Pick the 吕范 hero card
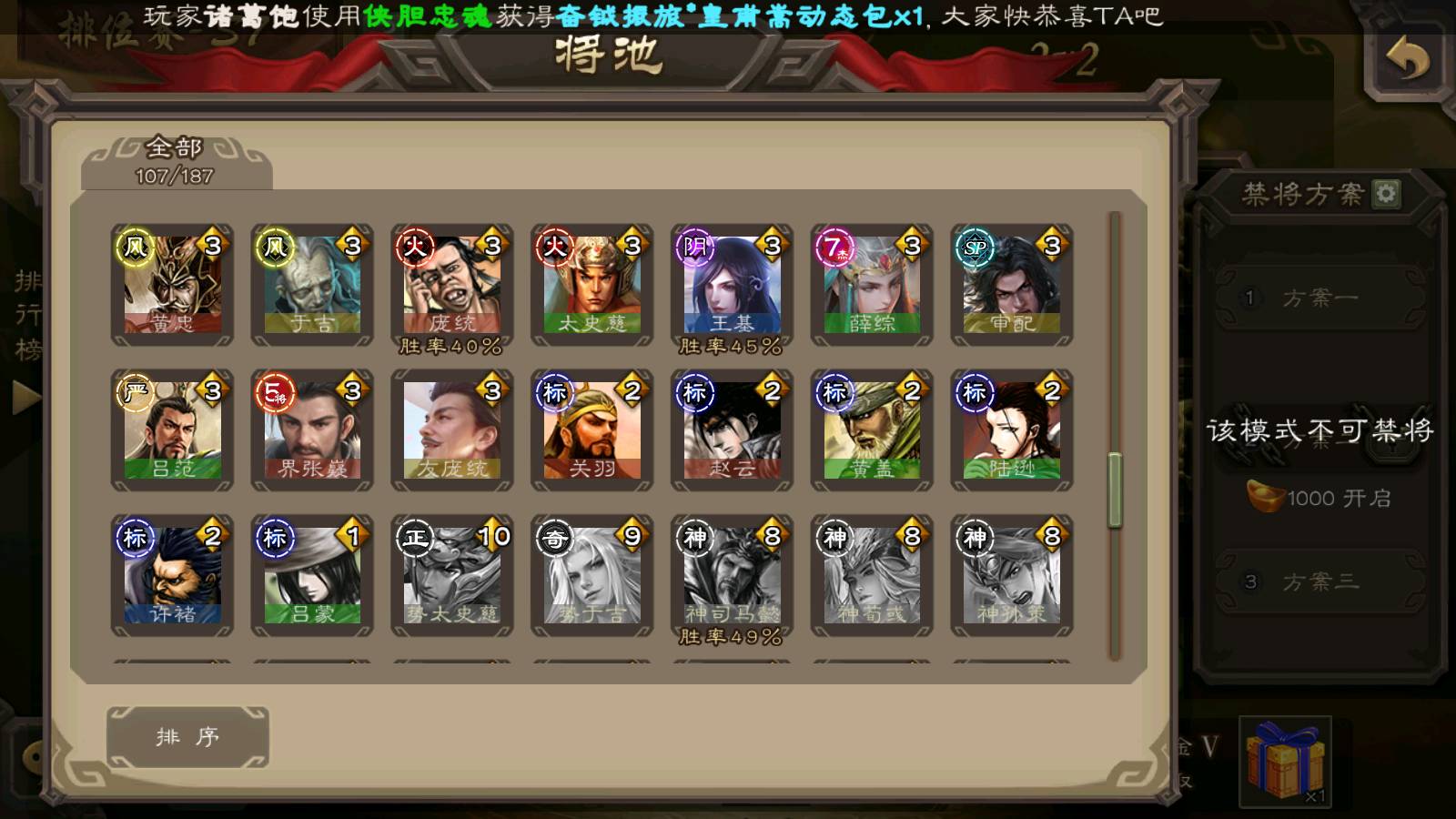Image resolution: width=1456 pixels, height=819 pixels. pyautogui.click(x=172, y=430)
